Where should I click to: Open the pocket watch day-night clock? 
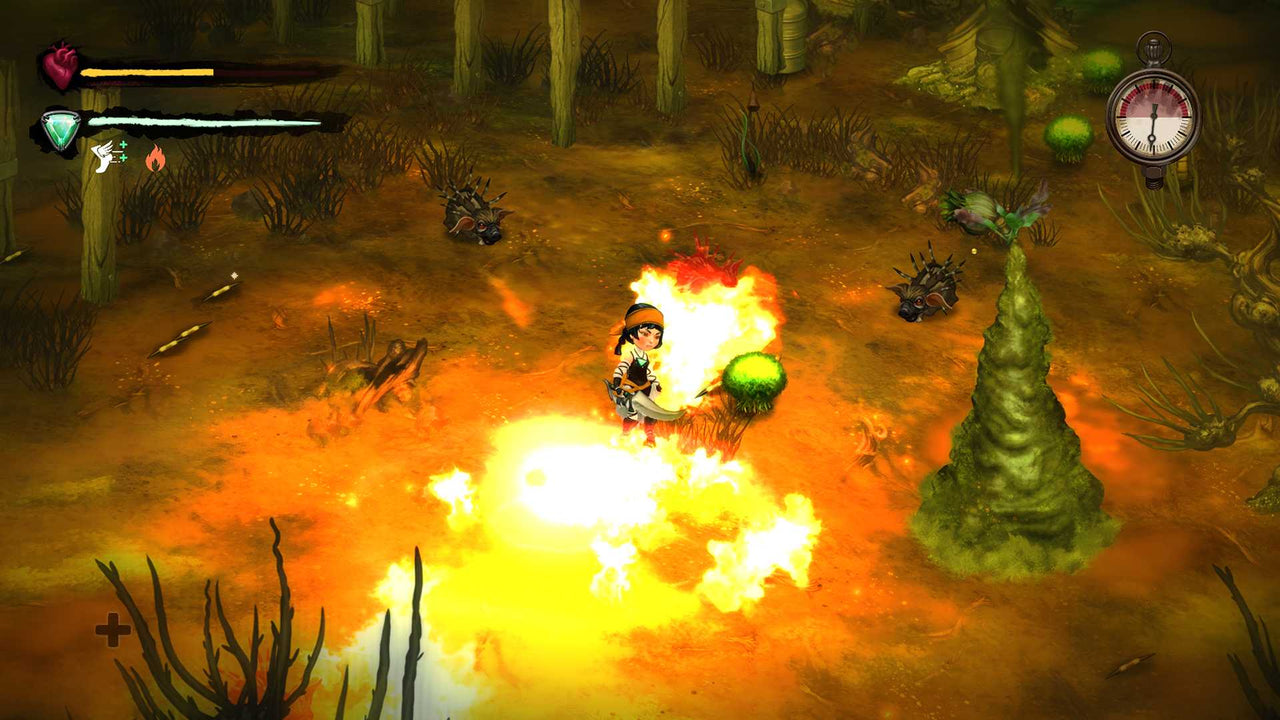tap(1153, 115)
